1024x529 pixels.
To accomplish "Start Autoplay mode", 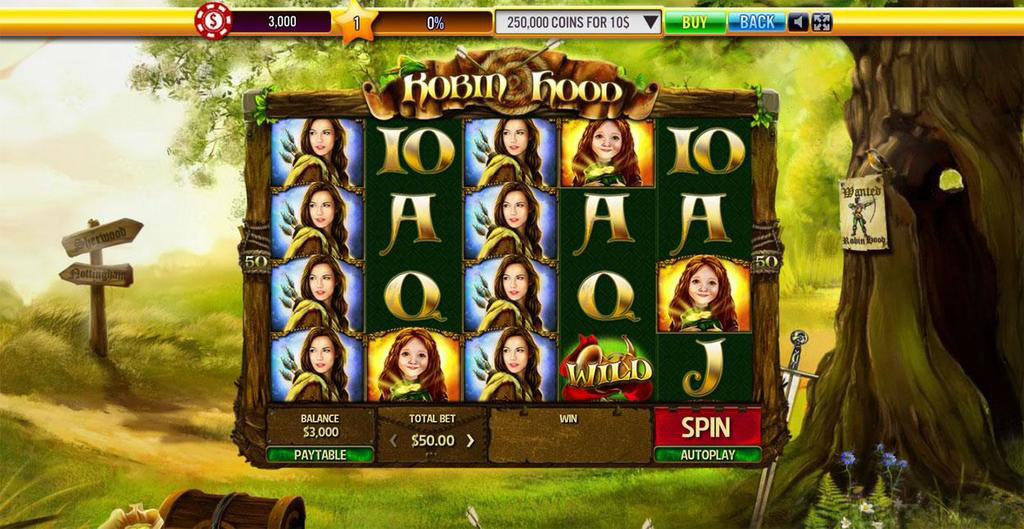I will point(707,455).
